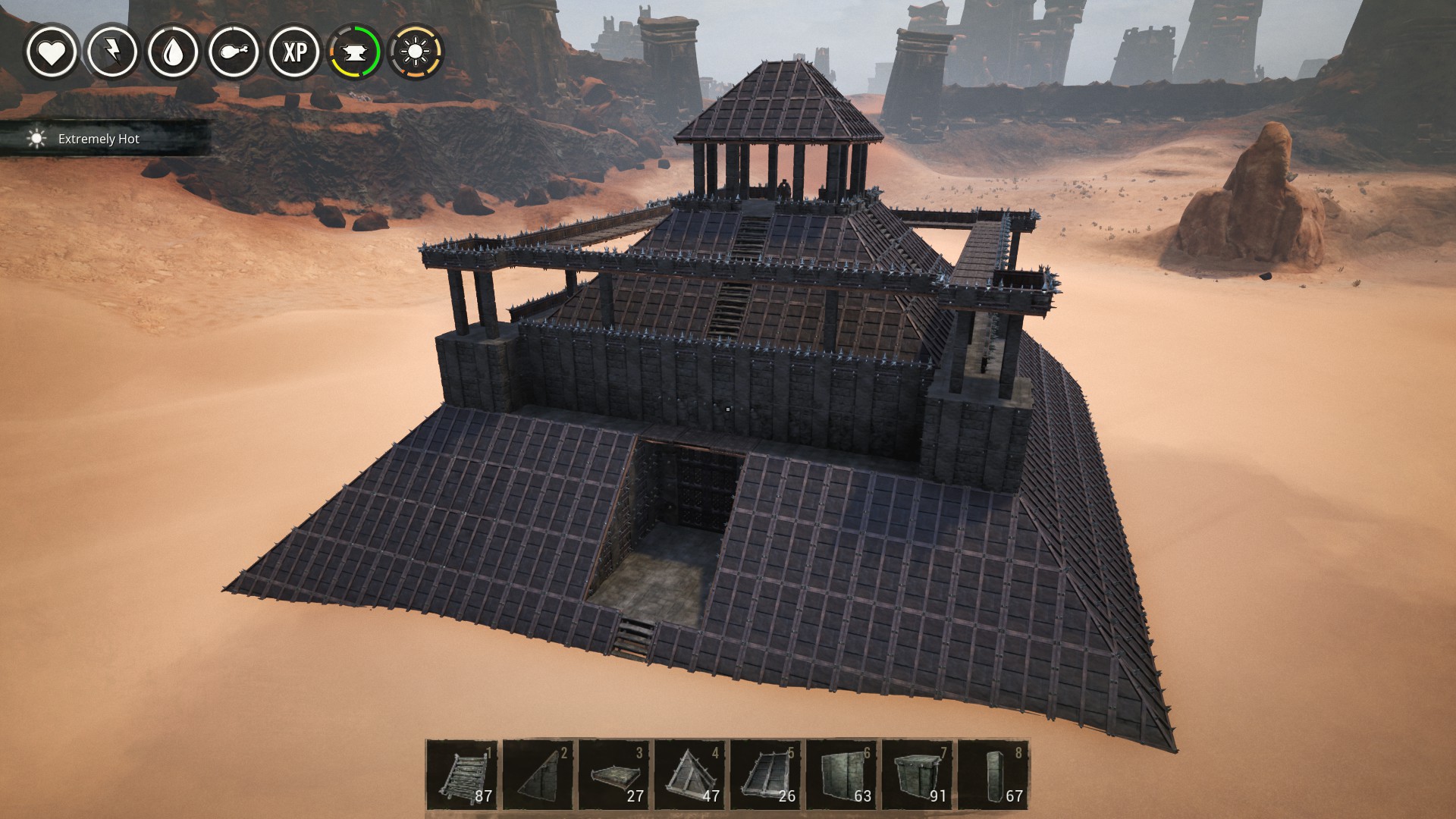Select the block foundation stack of 91
The image size is (1456, 819).
(x=918, y=775)
